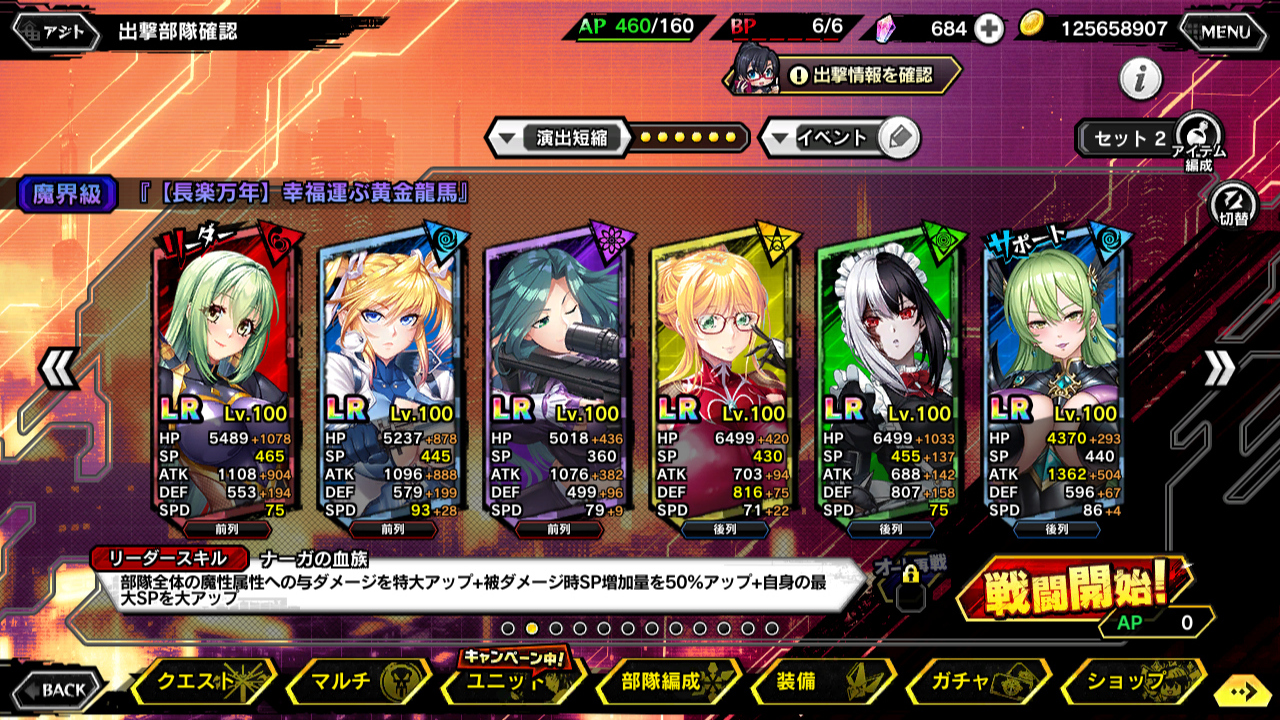
Task: Start the battle with 戦闘開始 button
Action: 1074,592
